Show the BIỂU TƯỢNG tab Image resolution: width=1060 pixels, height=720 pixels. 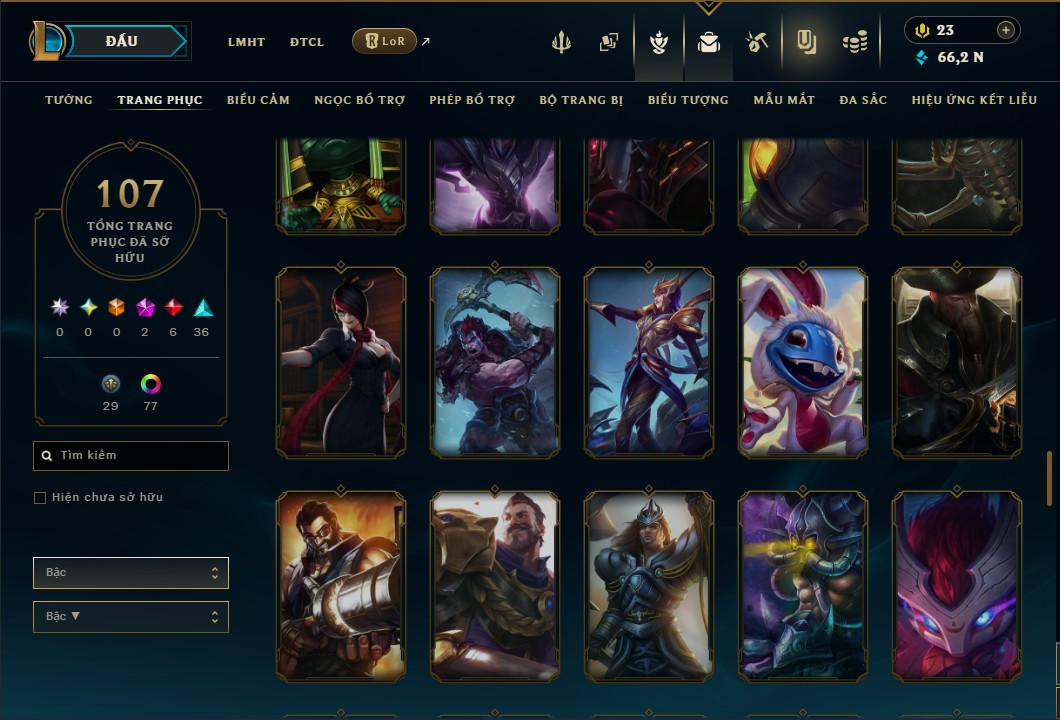(688, 100)
